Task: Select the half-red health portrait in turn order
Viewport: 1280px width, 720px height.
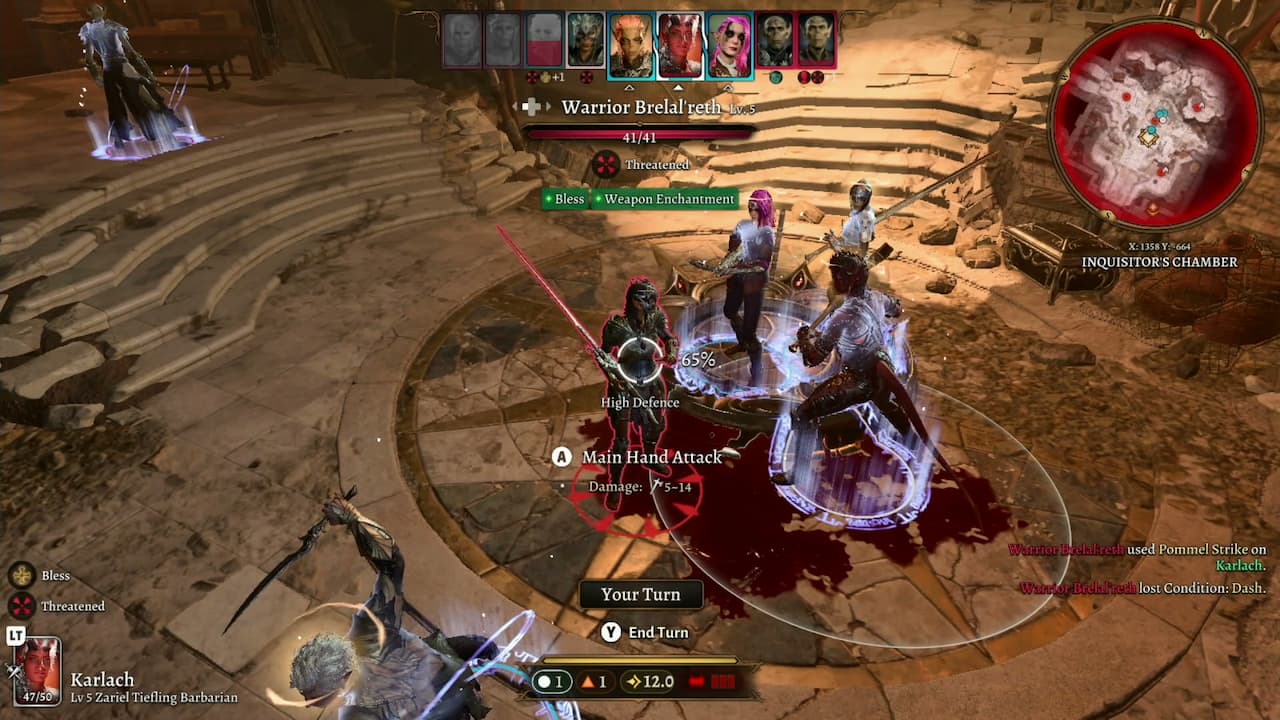Action: [544, 41]
